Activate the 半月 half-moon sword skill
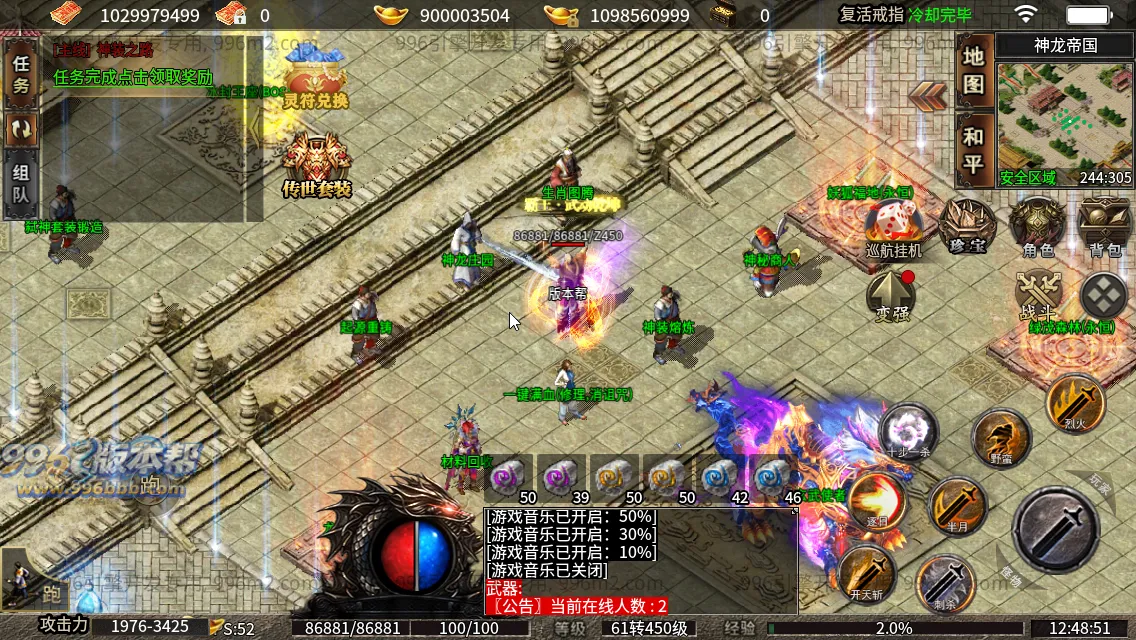 (959, 506)
